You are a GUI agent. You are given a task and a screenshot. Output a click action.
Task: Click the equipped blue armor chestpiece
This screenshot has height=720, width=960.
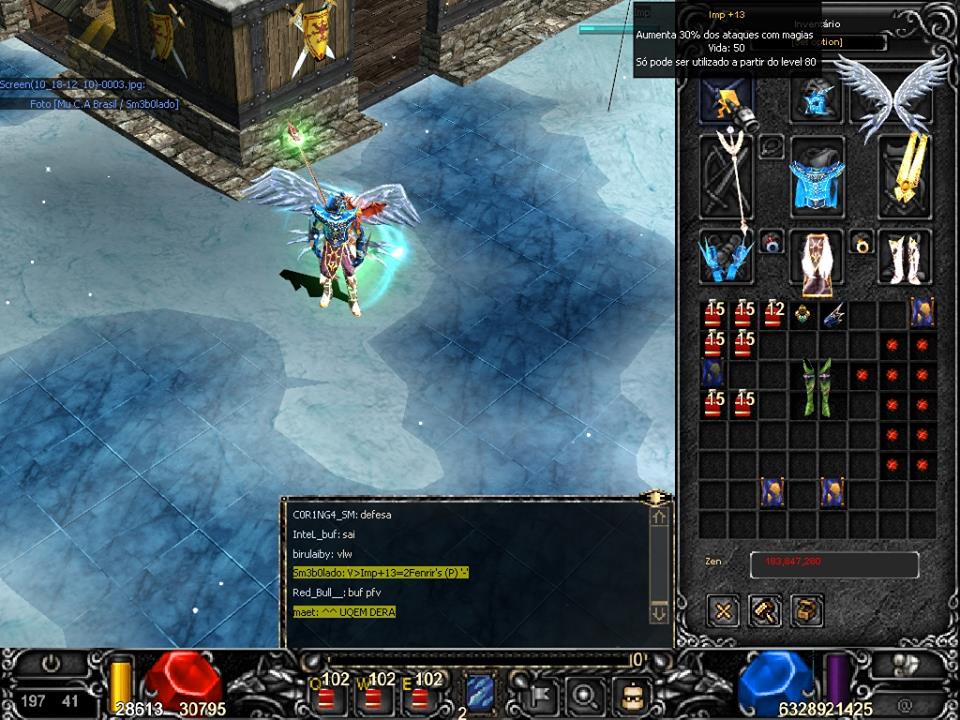817,177
